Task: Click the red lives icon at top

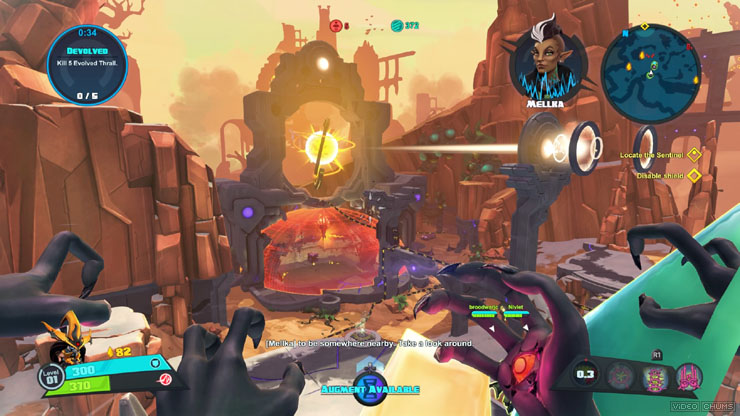Action: pyautogui.click(x=335, y=26)
